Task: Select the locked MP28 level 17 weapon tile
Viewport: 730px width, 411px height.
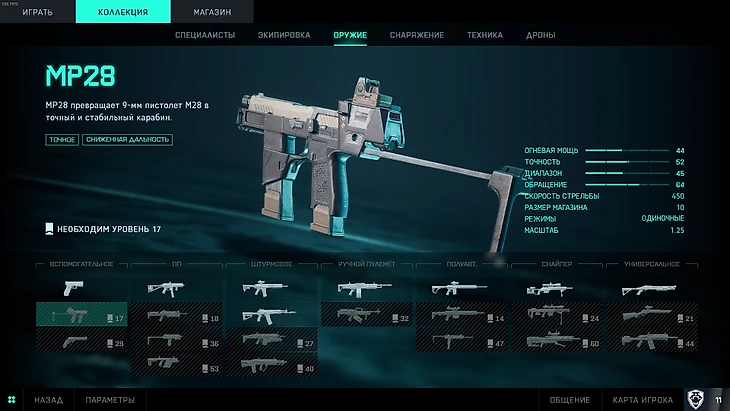Action: coord(82,315)
